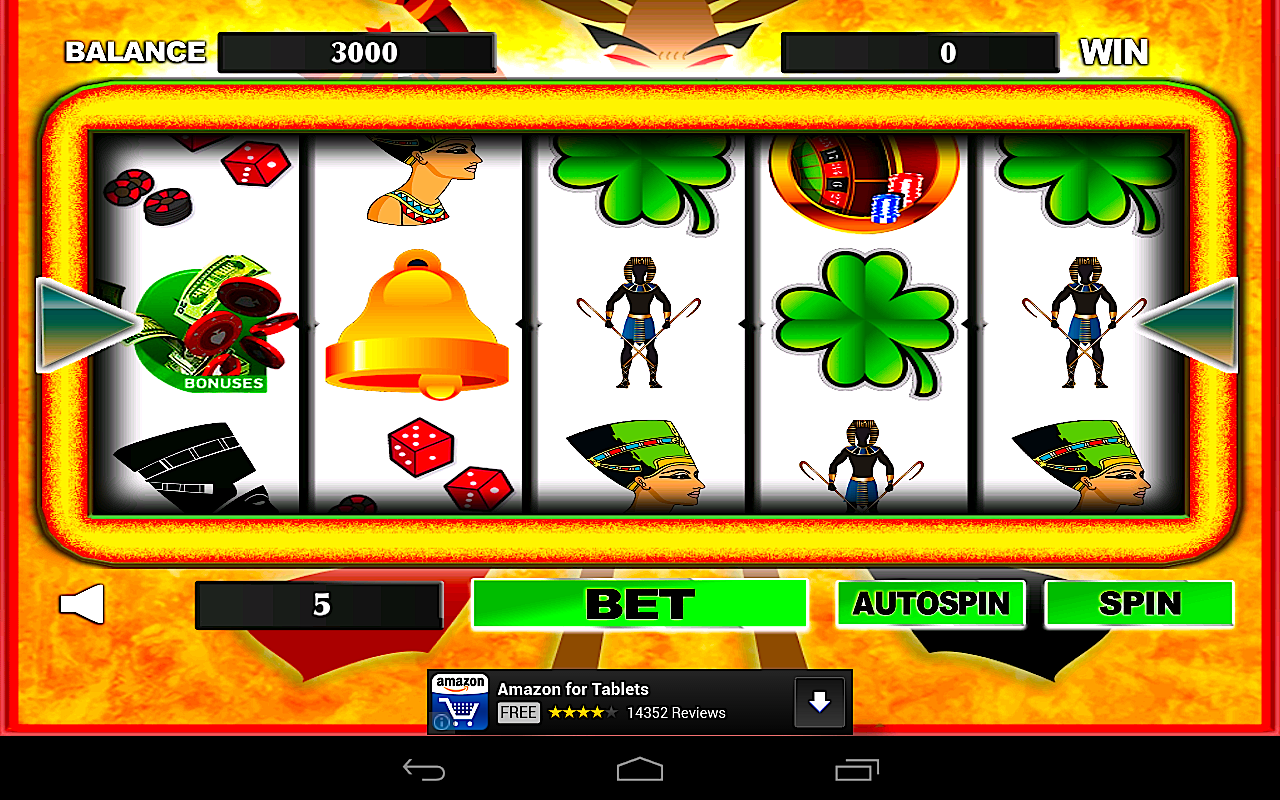Toggle sound with the speaker icon
This screenshot has width=1280, height=800.
pyautogui.click(x=82, y=604)
